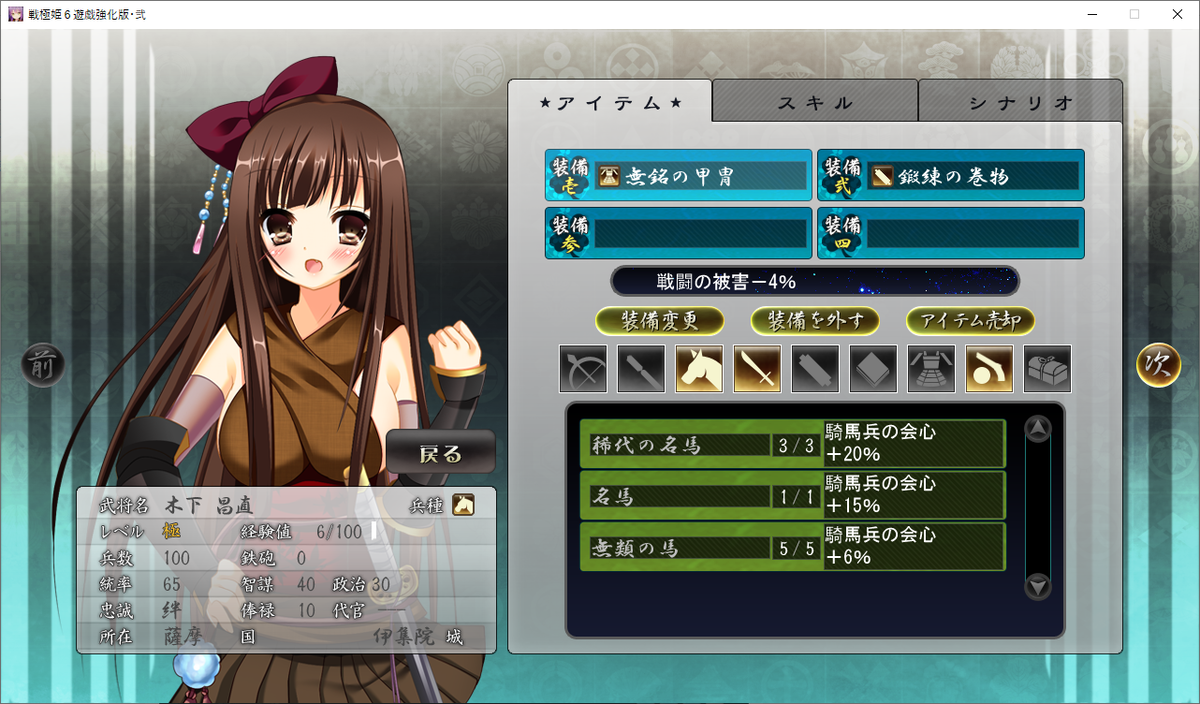Open the シナリオ tab

(x=1020, y=102)
